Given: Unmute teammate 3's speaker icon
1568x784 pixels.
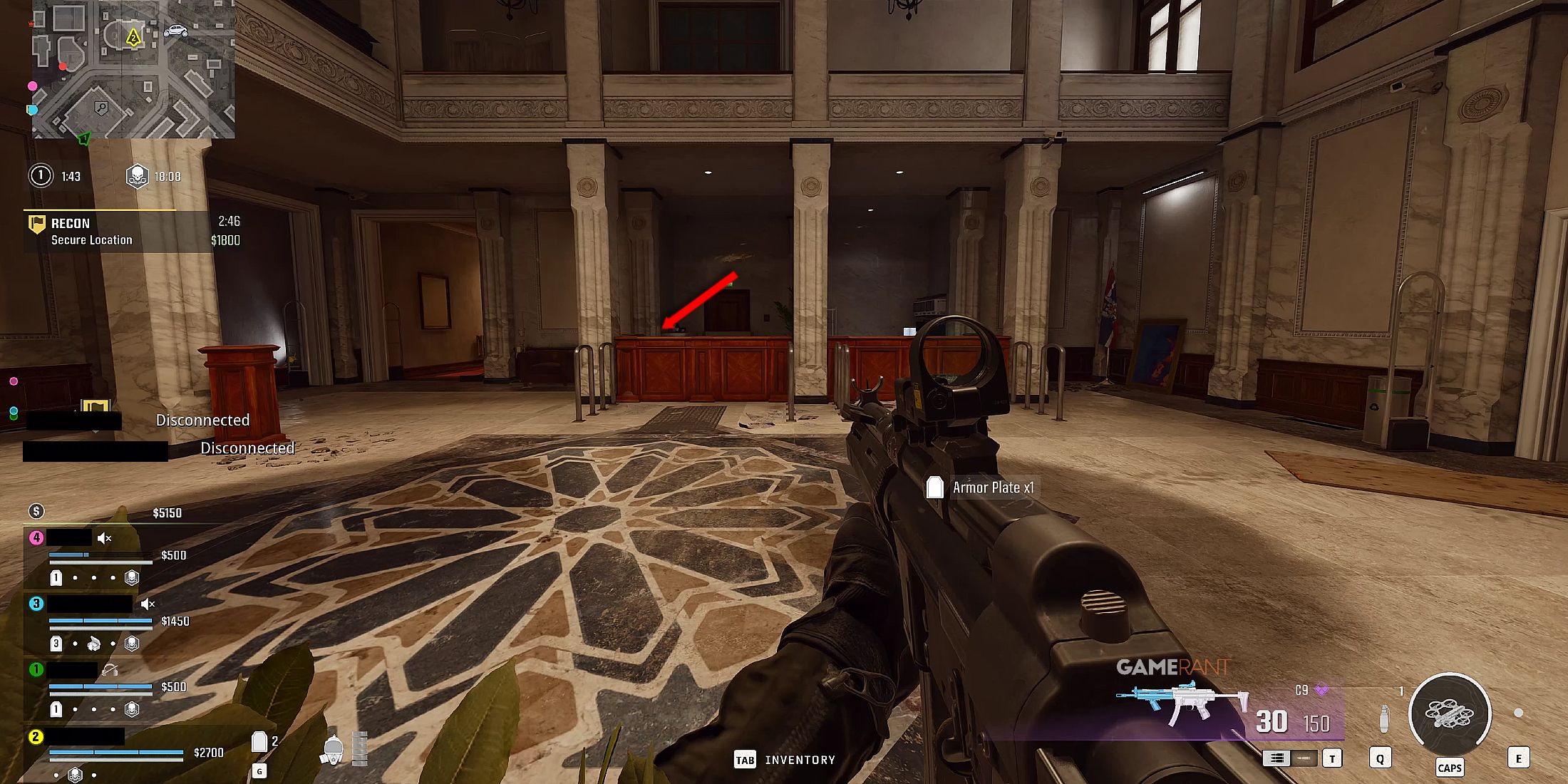Looking at the screenshot, I should tap(147, 604).
